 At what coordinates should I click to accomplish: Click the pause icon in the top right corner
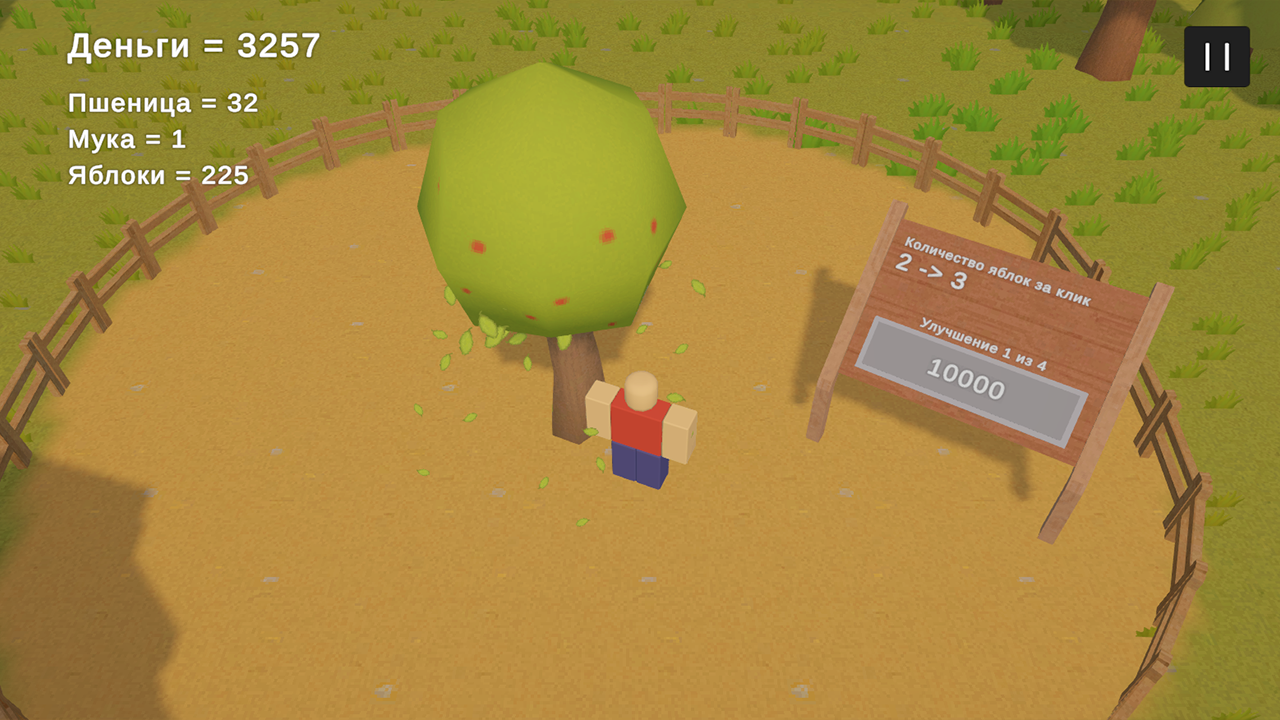[x=1216, y=56]
